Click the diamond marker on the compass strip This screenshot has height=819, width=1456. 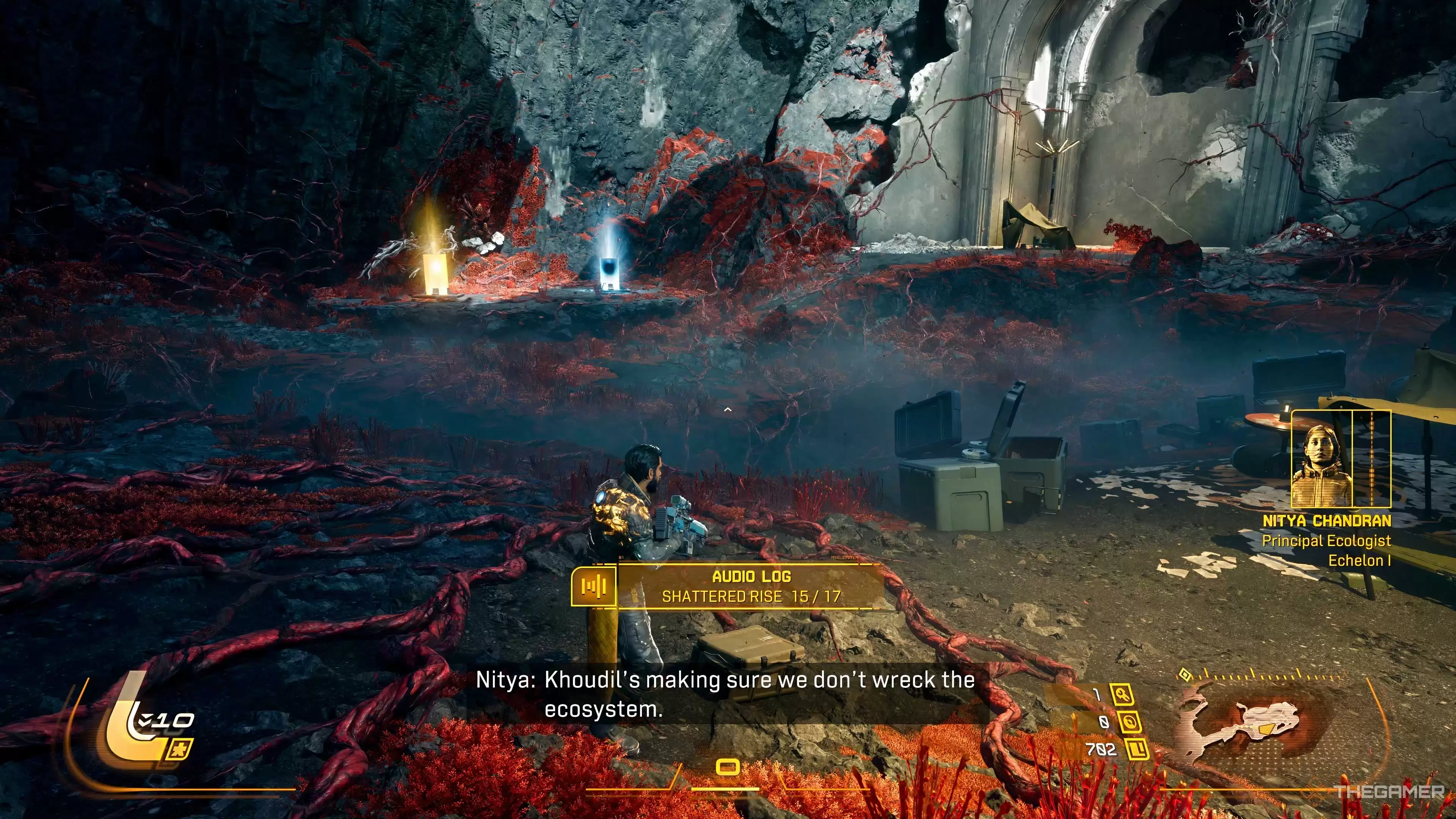click(x=1185, y=674)
